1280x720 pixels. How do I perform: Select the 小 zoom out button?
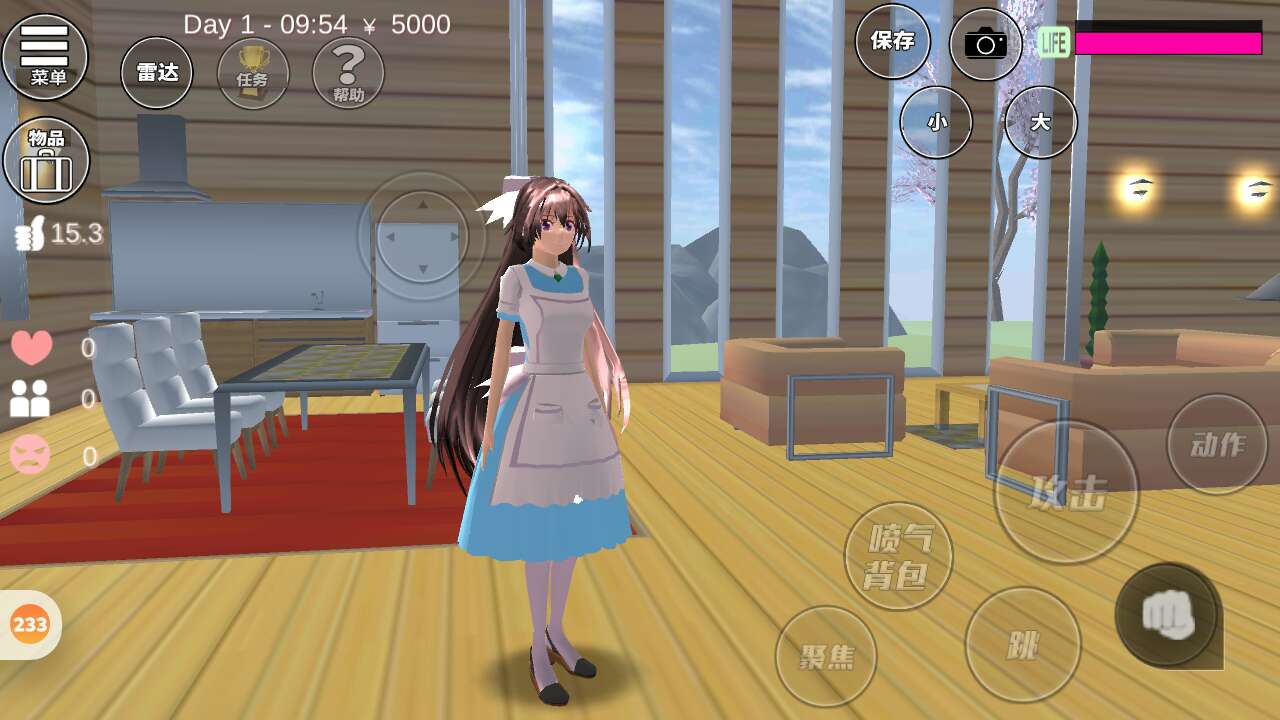(x=936, y=122)
